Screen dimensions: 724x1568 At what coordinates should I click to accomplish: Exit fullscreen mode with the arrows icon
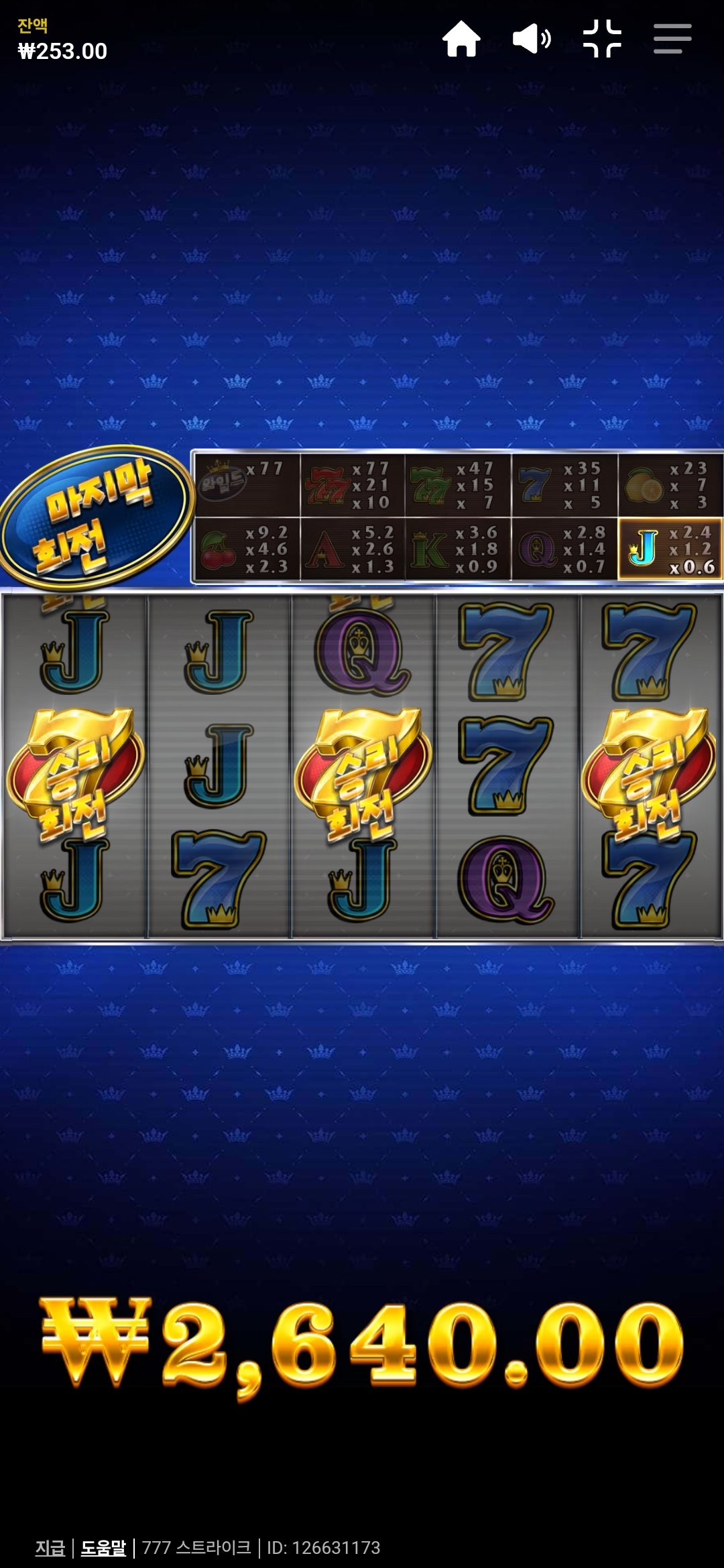pyautogui.click(x=602, y=39)
